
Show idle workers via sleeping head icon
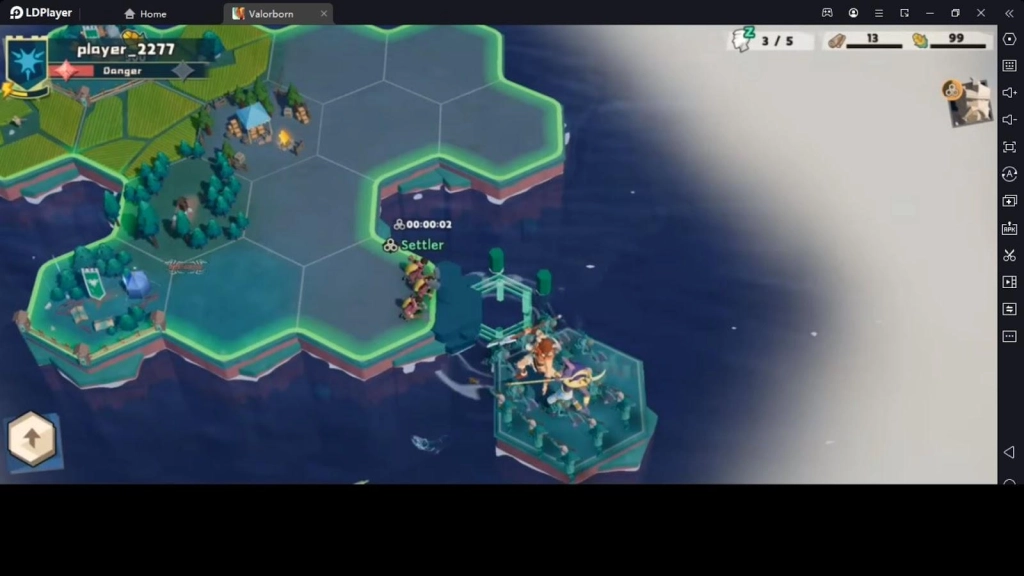click(x=741, y=40)
